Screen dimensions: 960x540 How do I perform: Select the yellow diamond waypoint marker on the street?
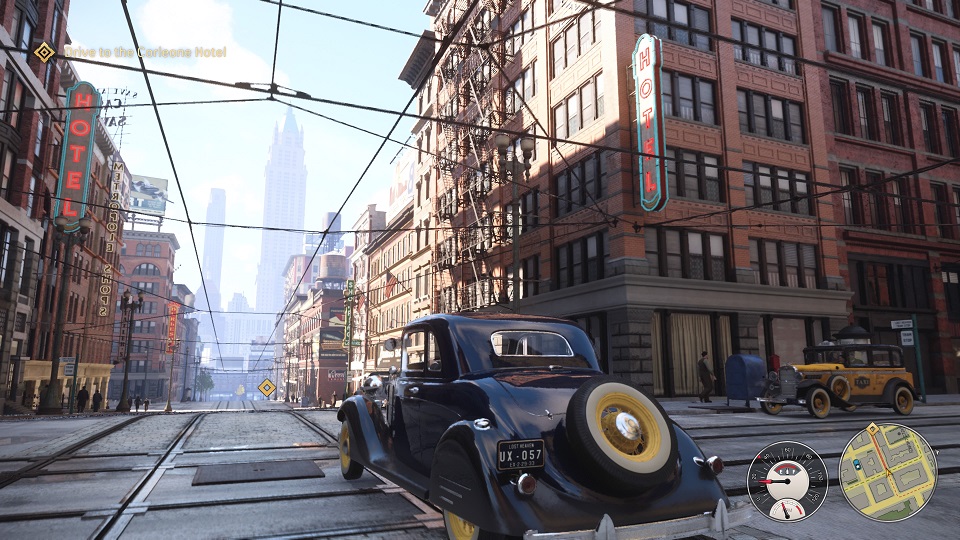coord(267,387)
